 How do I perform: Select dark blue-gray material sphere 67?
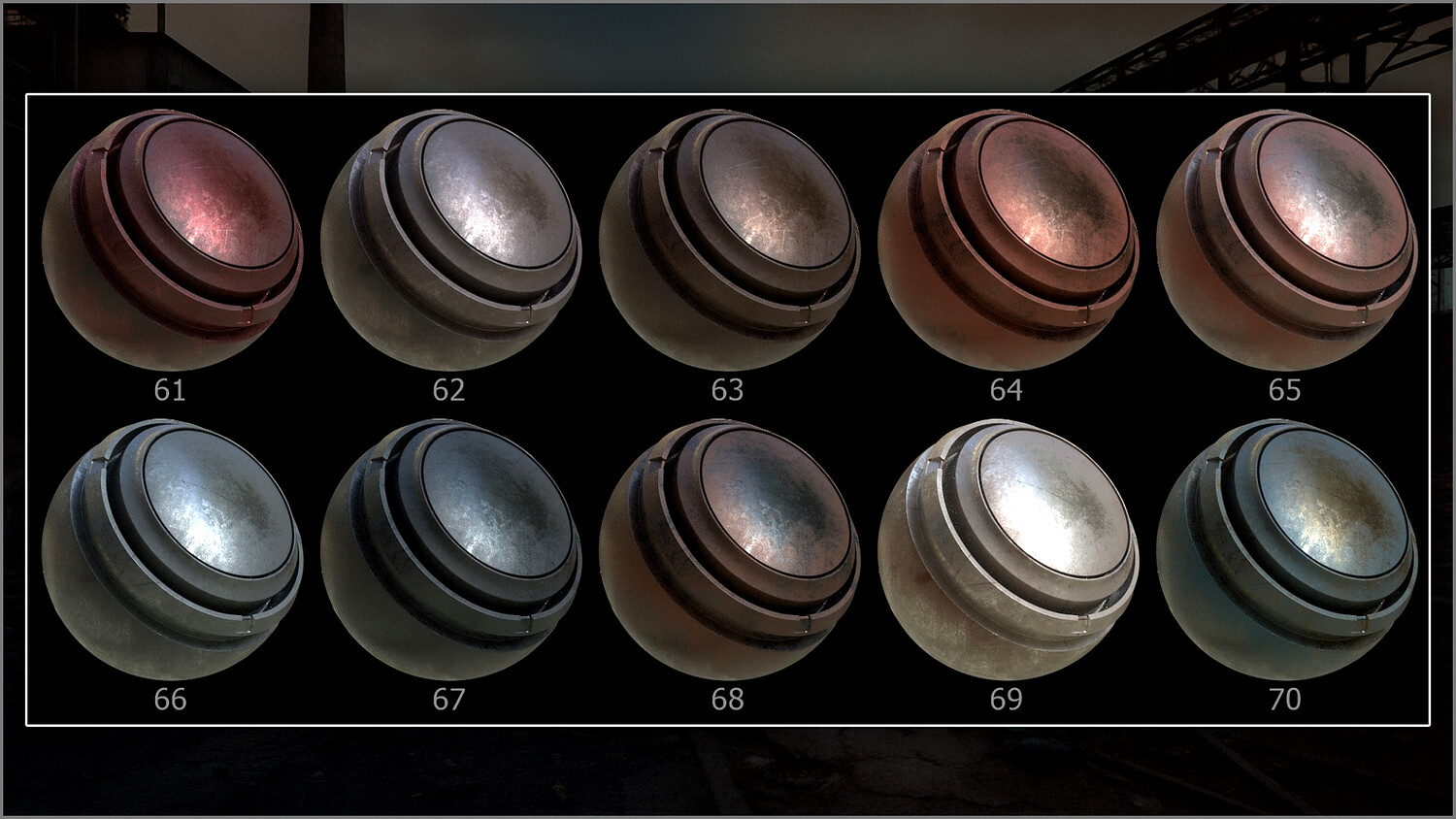pos(450,549)
